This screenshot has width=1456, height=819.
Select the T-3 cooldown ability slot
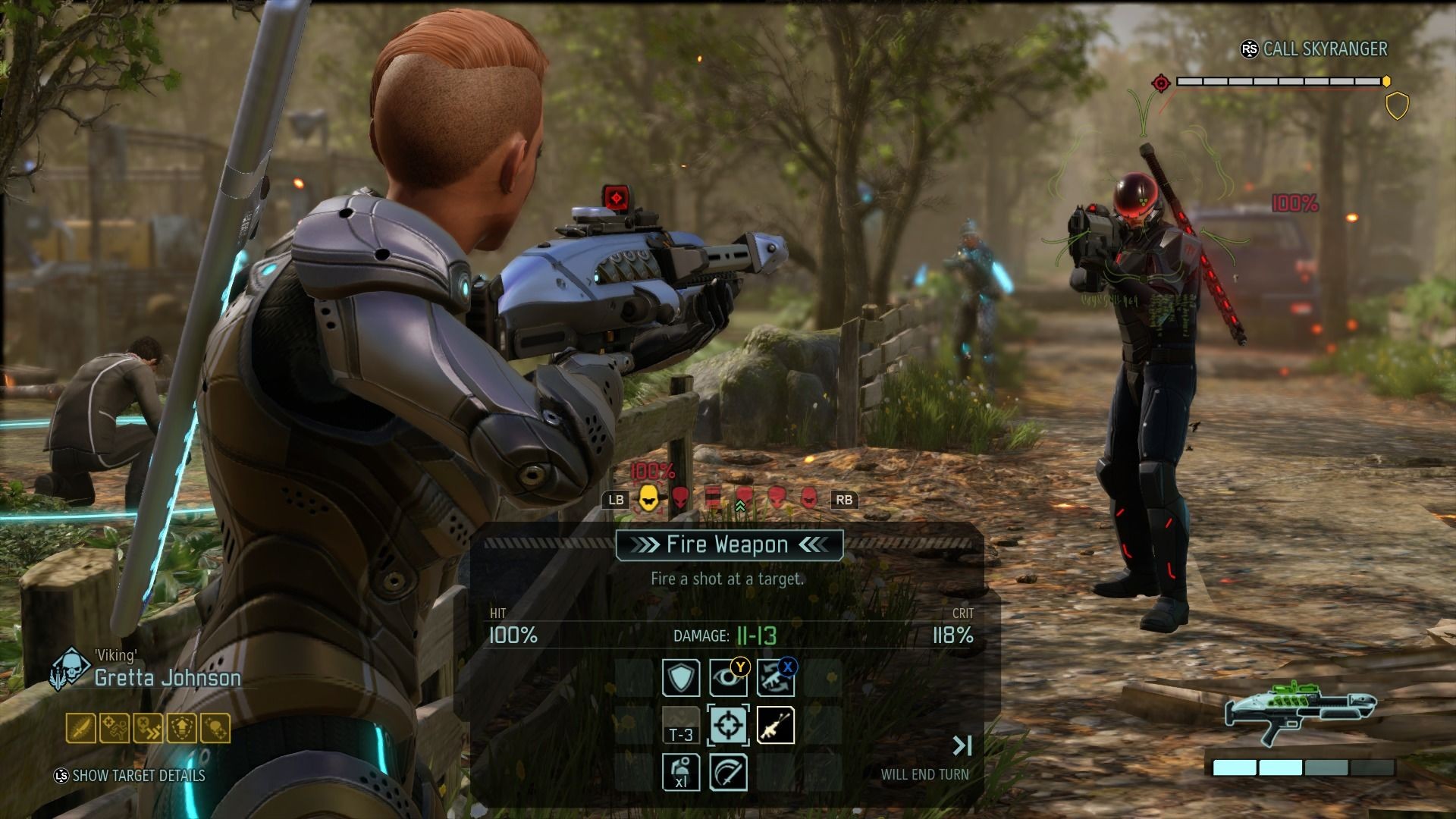(x=681, y=725)
